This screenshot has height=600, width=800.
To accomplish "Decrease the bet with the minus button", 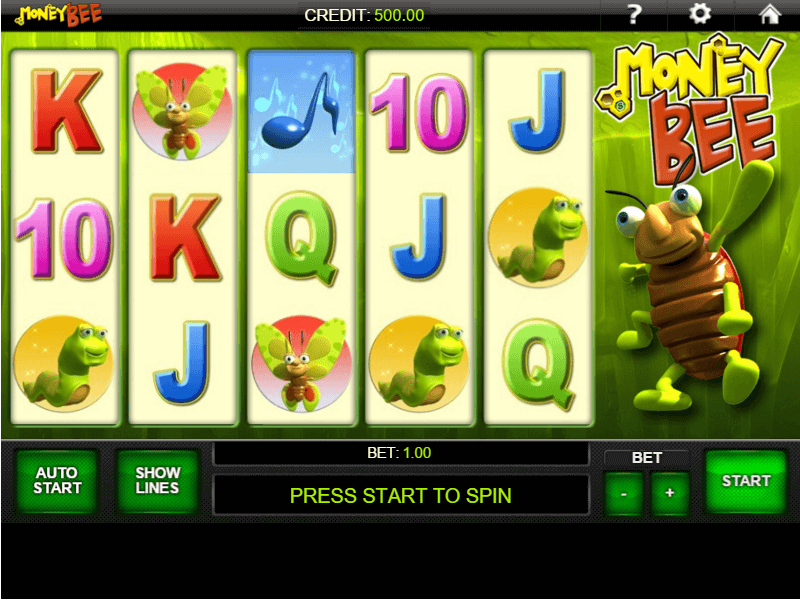I will point(624,493).
